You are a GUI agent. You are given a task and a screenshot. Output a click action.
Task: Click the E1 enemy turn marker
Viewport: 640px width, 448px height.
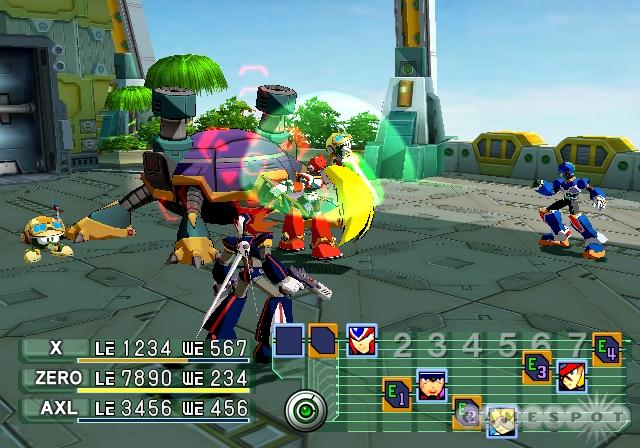point(397,390)
